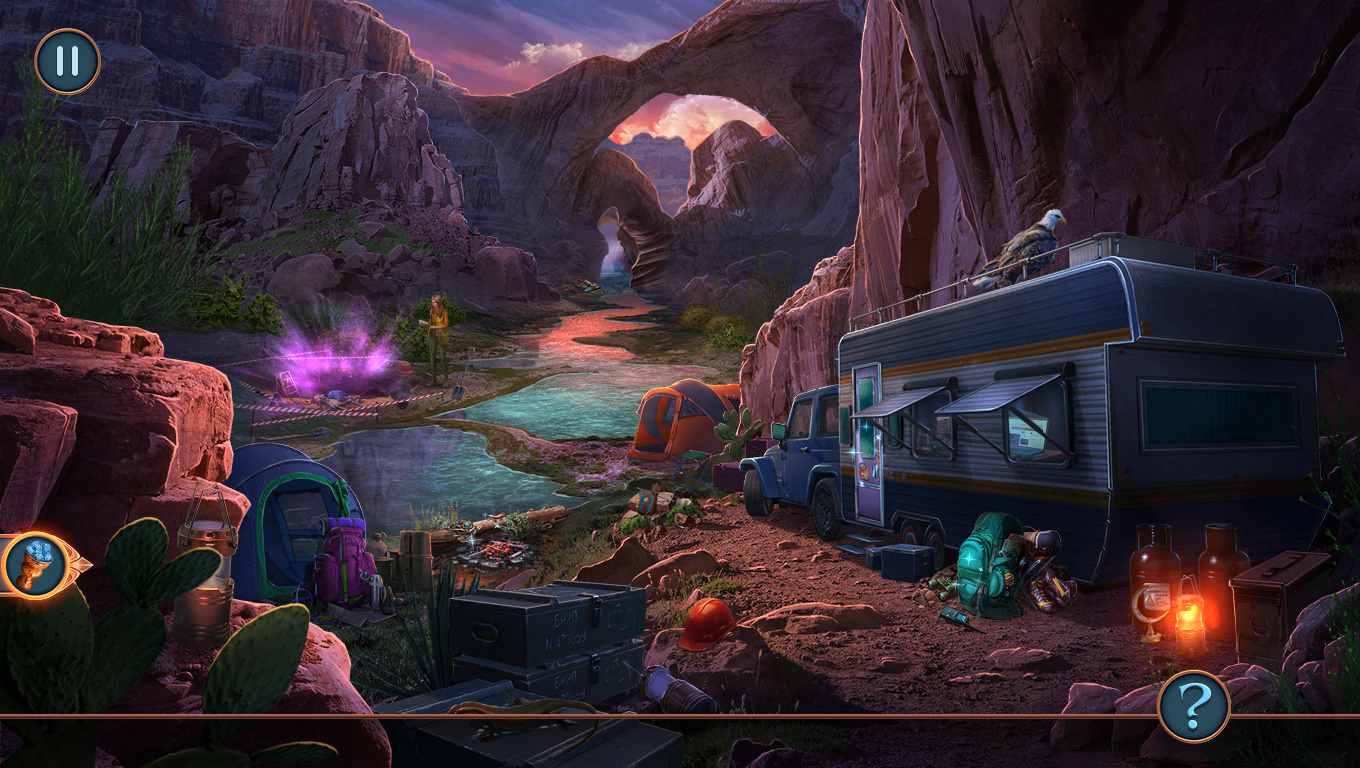This screenshot has width=1360, height=768.
Task: Open the question mark hint button
Action: pos(1193,706)
